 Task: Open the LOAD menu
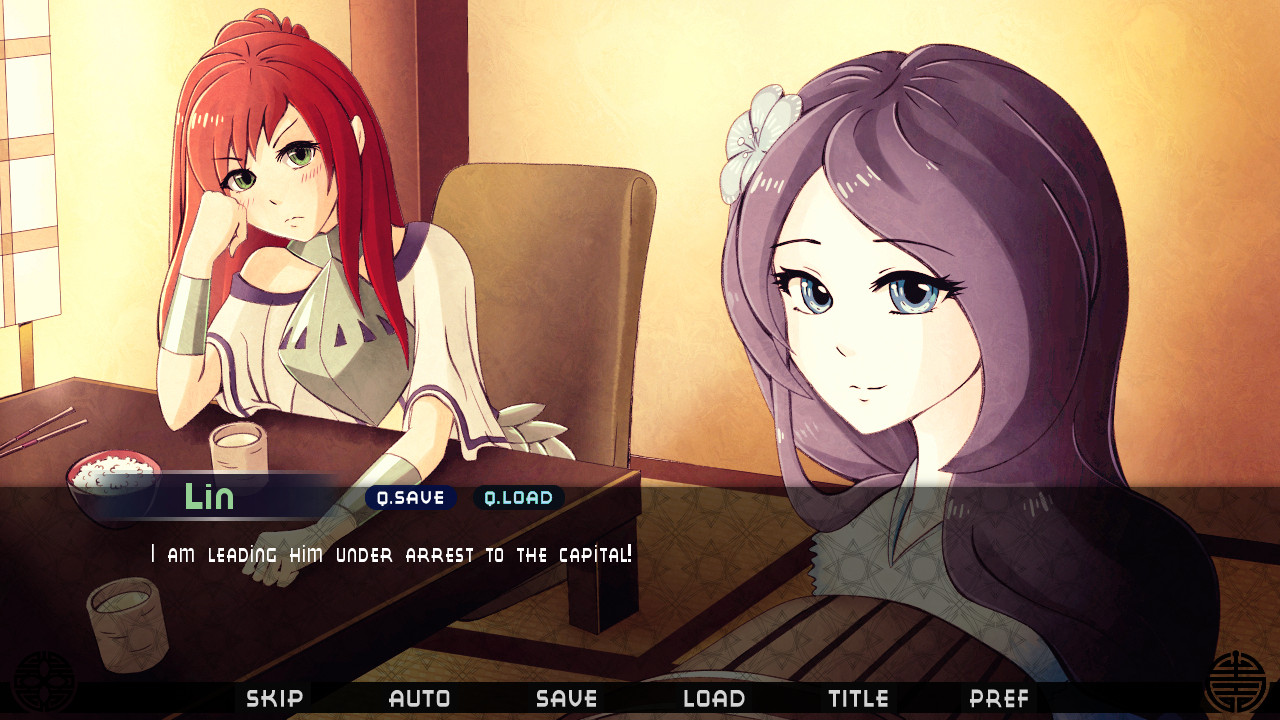click(x=713, y=698)
